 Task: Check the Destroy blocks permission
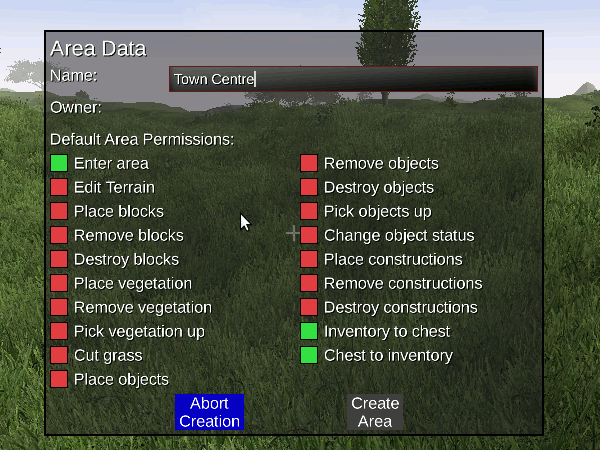pos(59,259)
